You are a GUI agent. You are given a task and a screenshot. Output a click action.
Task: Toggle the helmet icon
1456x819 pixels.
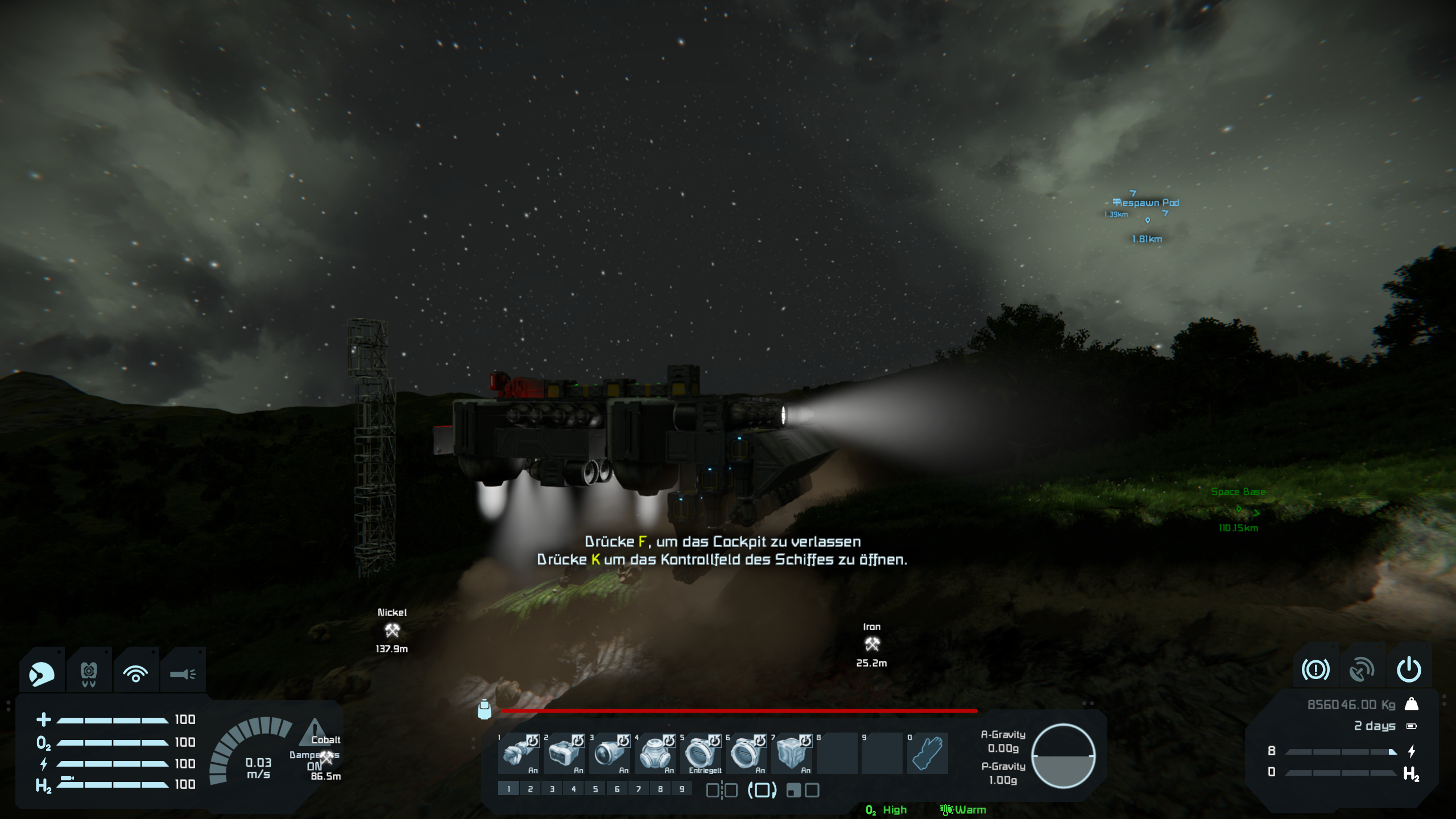(x=42, y=675)
